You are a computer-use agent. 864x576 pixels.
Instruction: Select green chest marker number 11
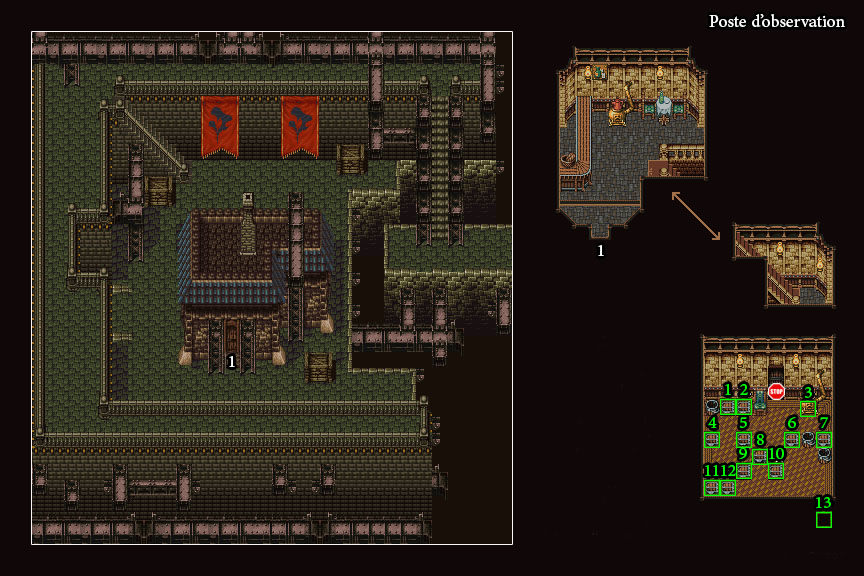click(712, 487)
